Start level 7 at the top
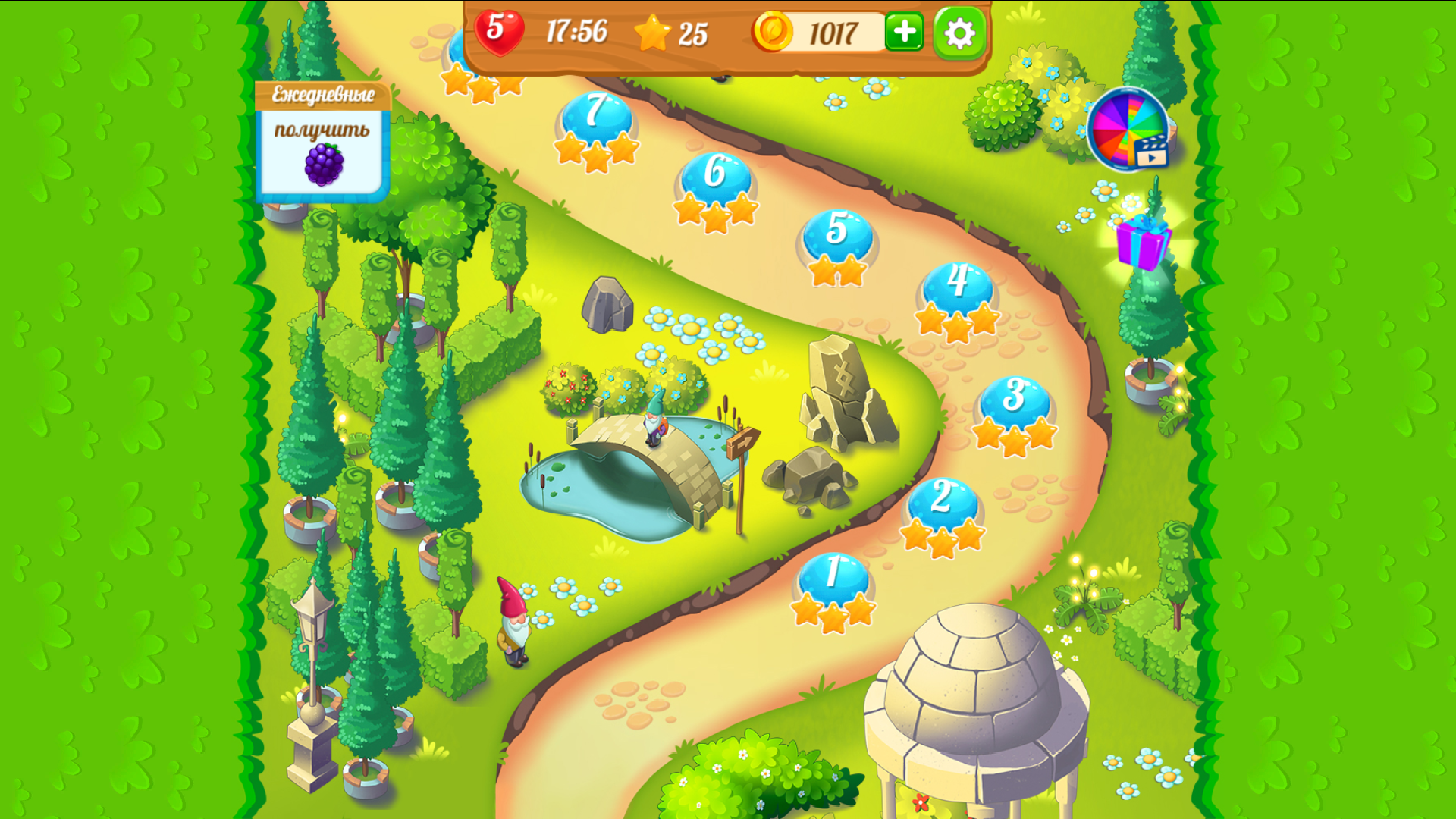The image size is (1456, 819). [594, 114]
